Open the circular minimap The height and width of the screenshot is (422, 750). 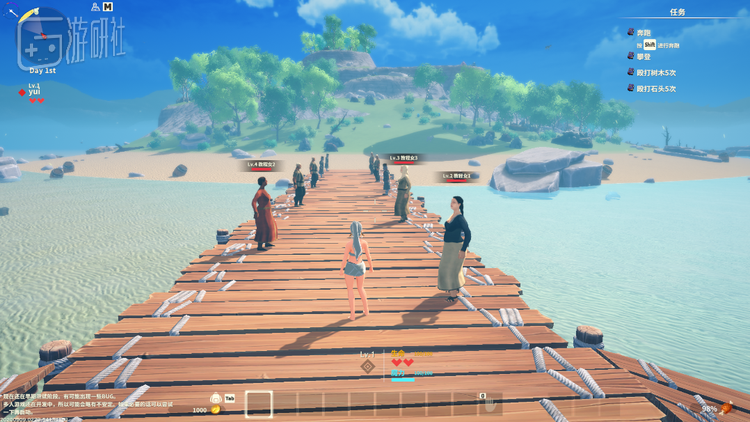pyautogui.click(x=42, y=38)
